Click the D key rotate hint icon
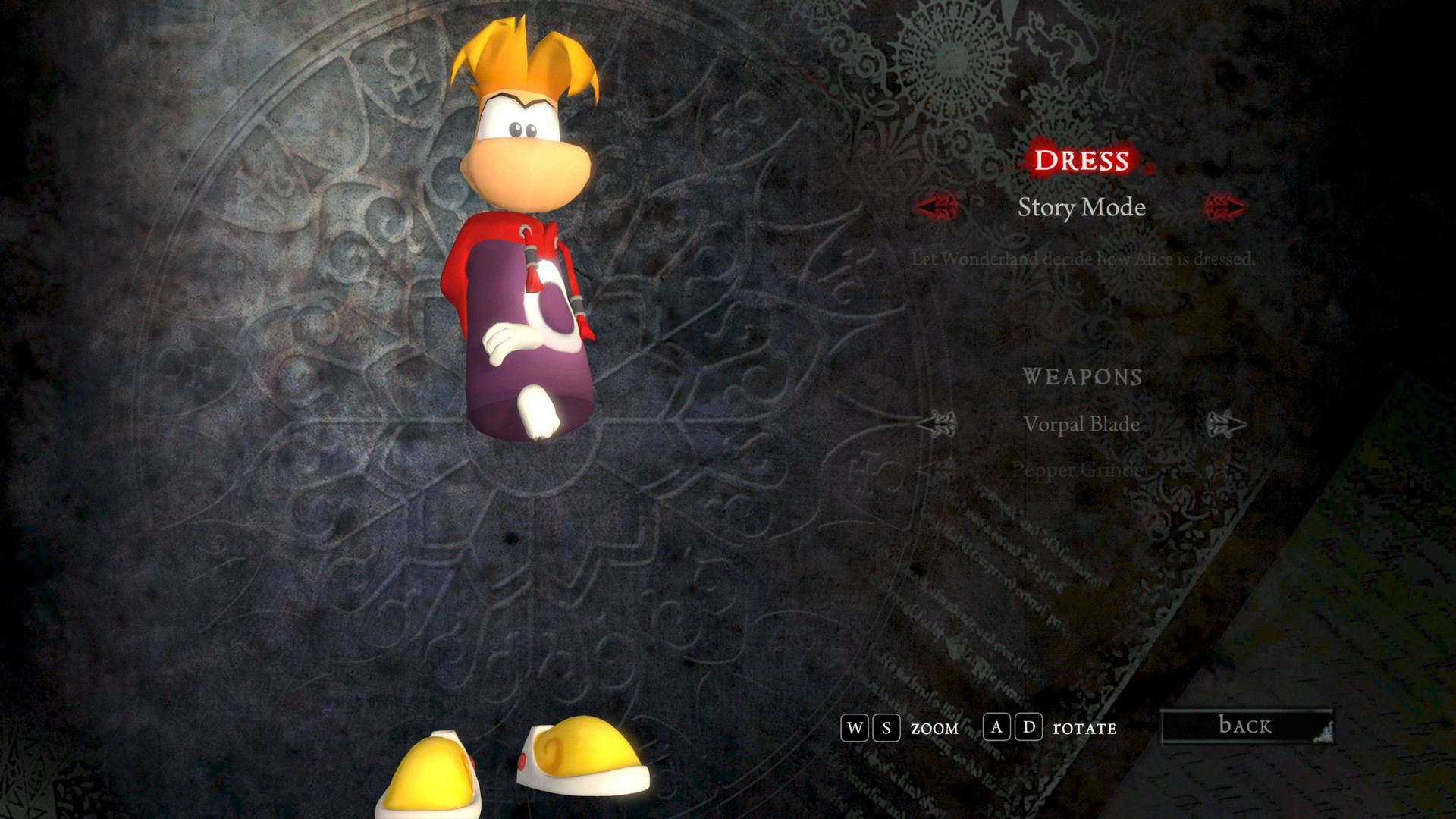The height and width of the screenshot is (819, 1456). click(1028, 728)
